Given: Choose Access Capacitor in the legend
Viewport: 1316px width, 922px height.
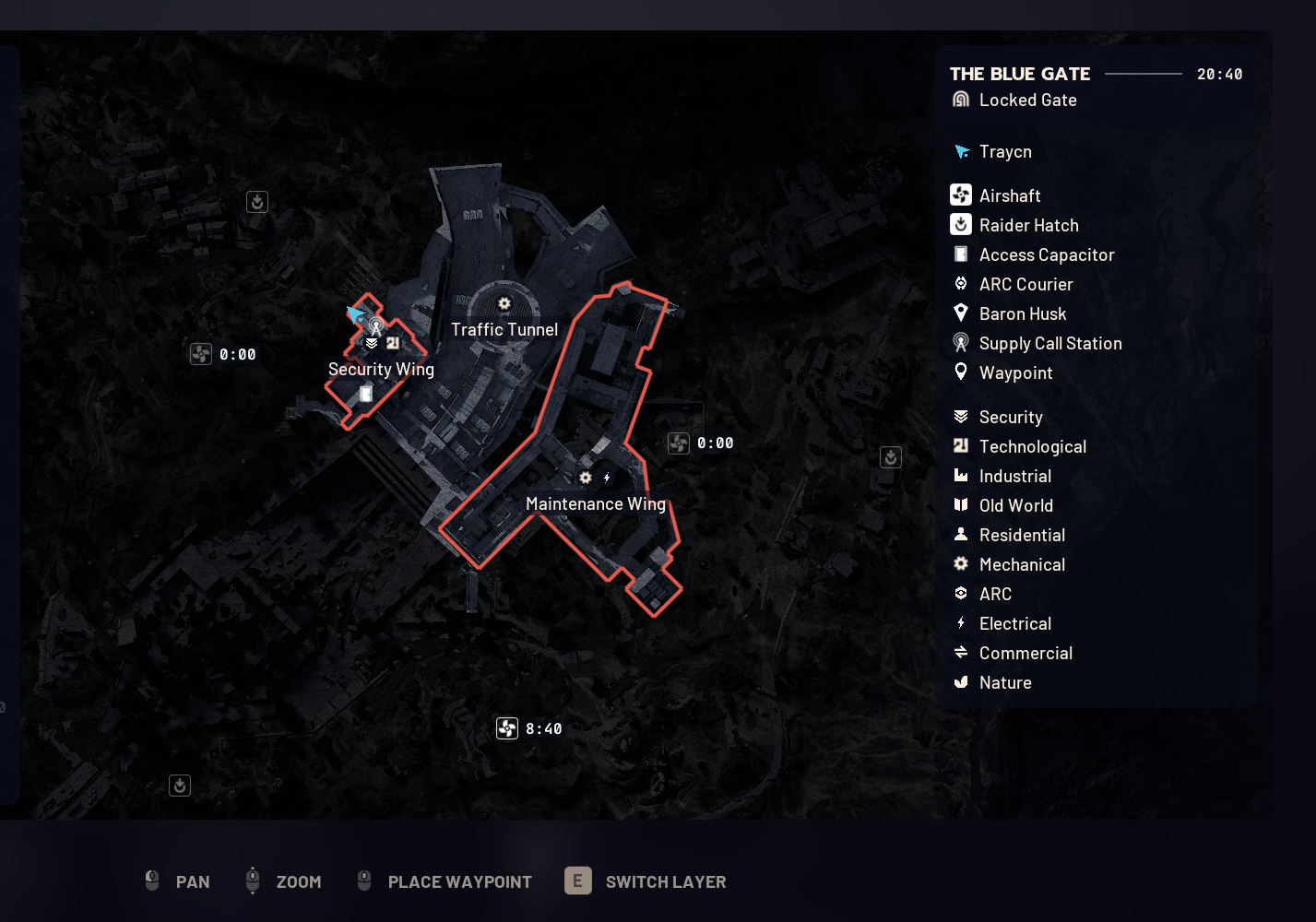Looking at the screenshot, I should point(1046,254).
